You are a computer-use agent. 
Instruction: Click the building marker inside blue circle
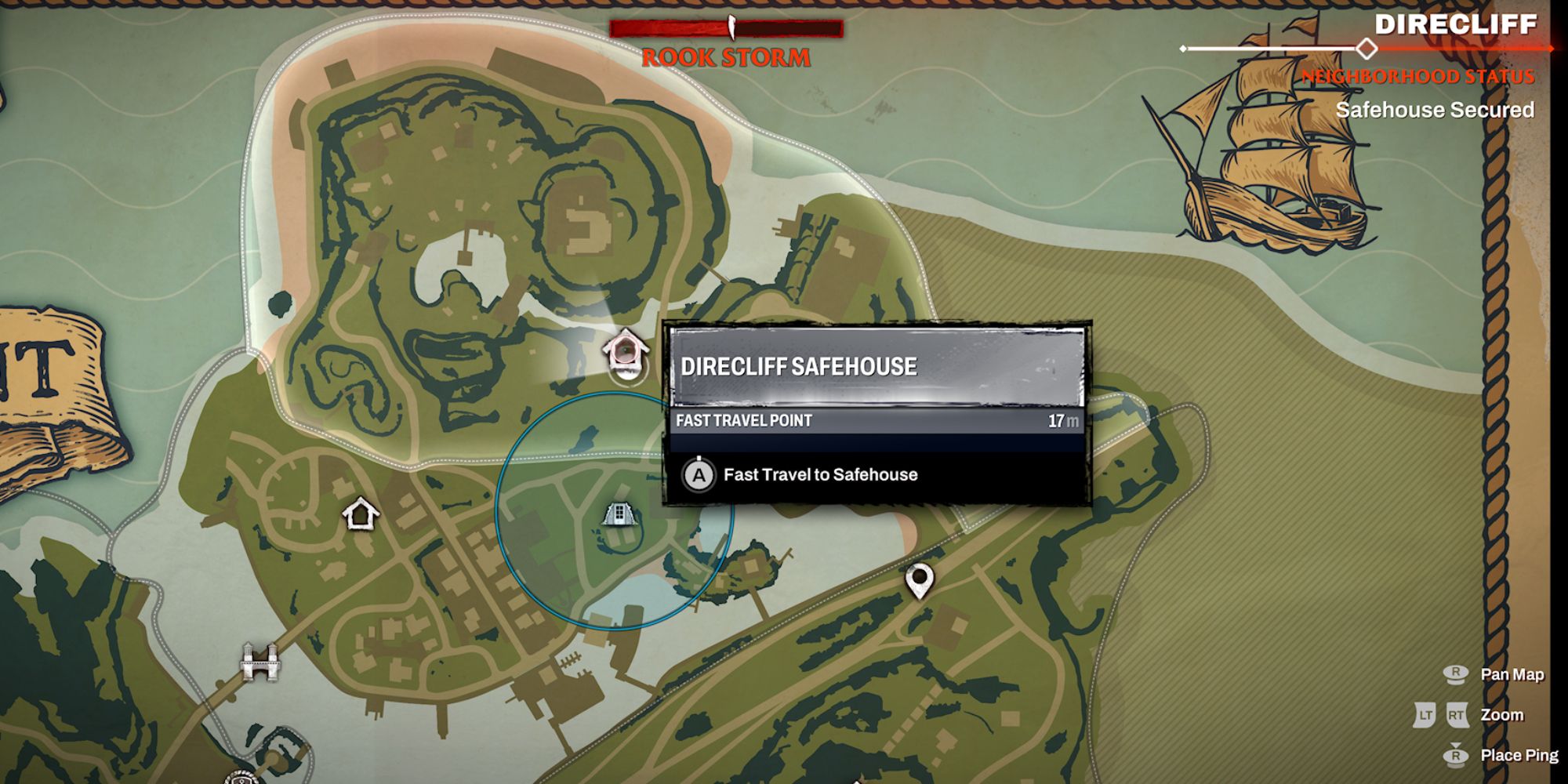click(x=619, y=515)
